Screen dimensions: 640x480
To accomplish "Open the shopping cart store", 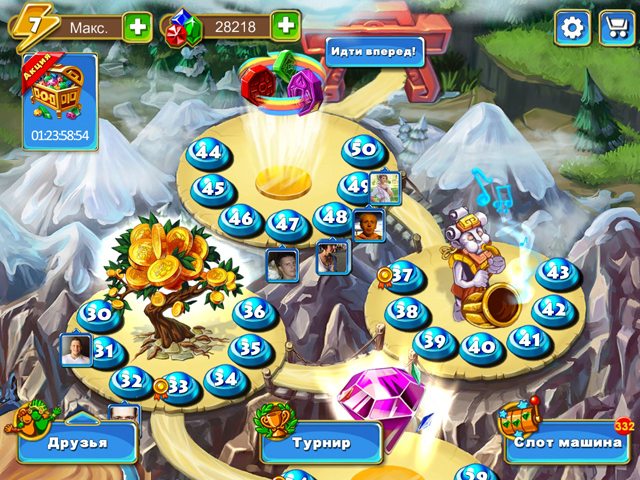I will tap(612, 27).
